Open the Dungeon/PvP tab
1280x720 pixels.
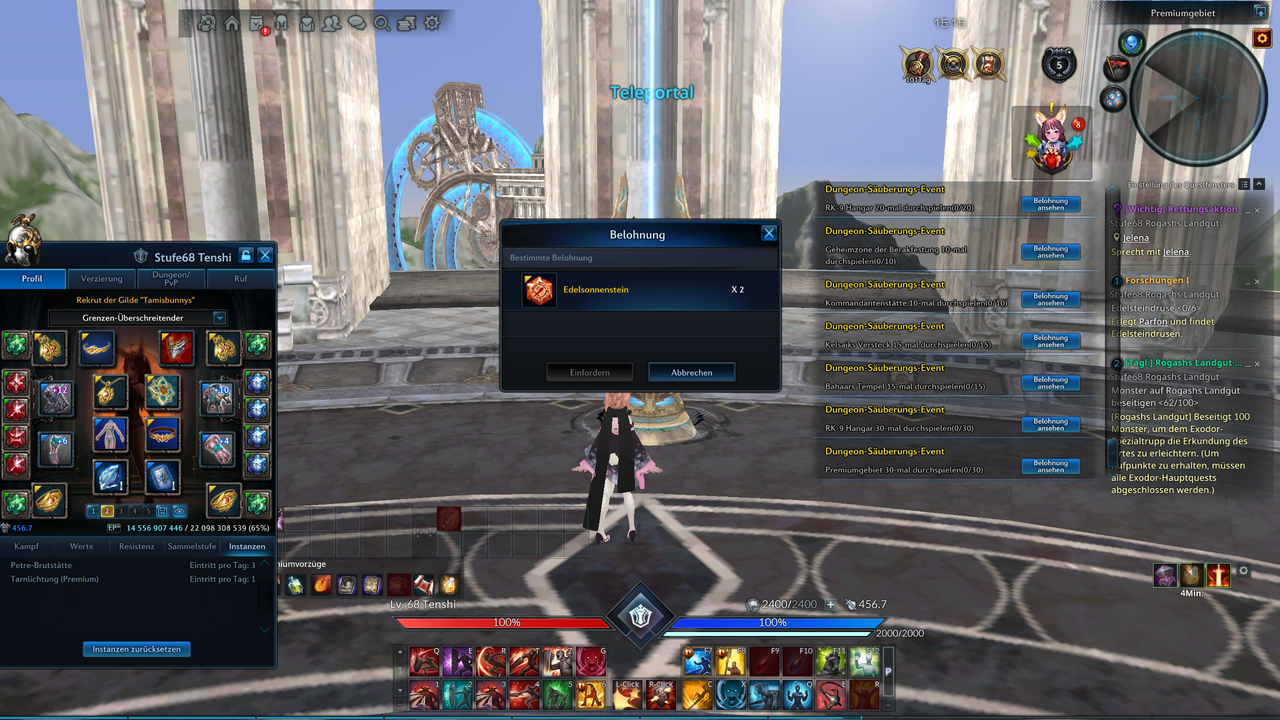click(171, 279)
